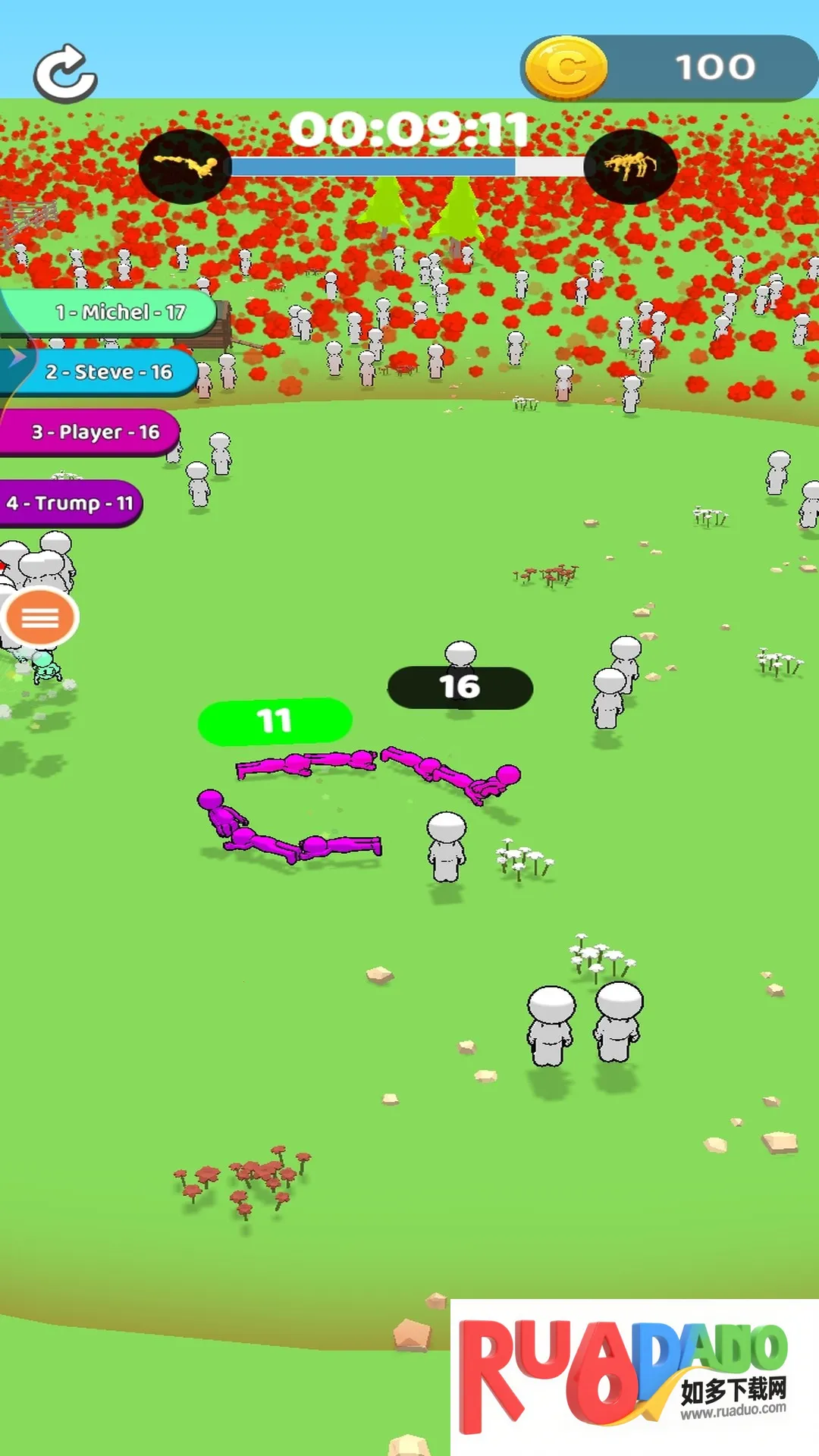Open the Ruaduo watermark logo
This screenshot has height=1456, width=819.
(x=634, y=1376)
